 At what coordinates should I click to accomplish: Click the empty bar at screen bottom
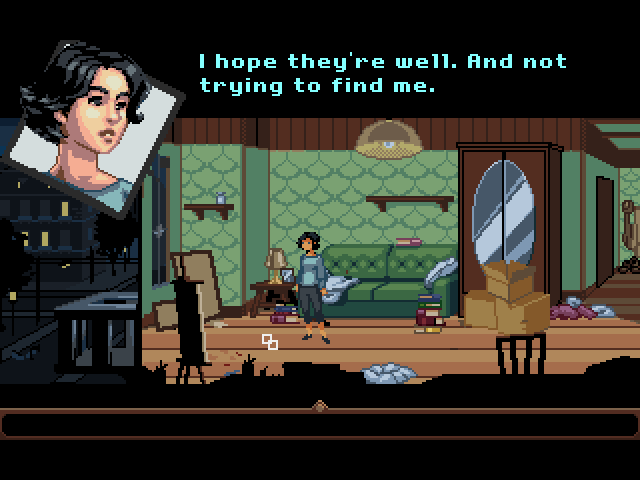(x=320, y=425)
